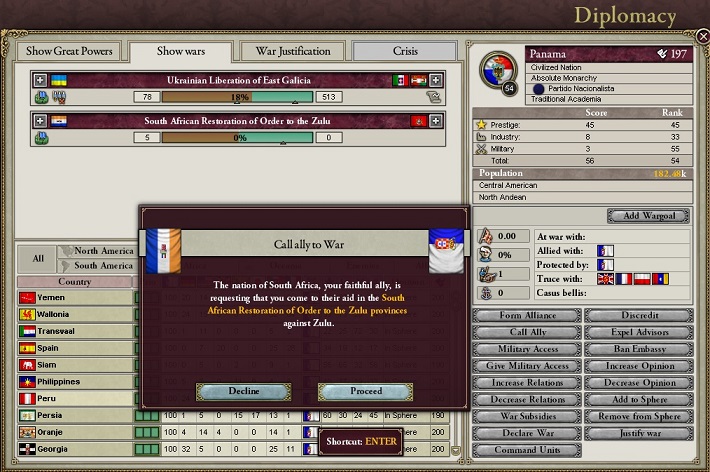710x472 pixels.
Task: Proceed with joining South Africa's war
Action: click(x=365, y=392)
